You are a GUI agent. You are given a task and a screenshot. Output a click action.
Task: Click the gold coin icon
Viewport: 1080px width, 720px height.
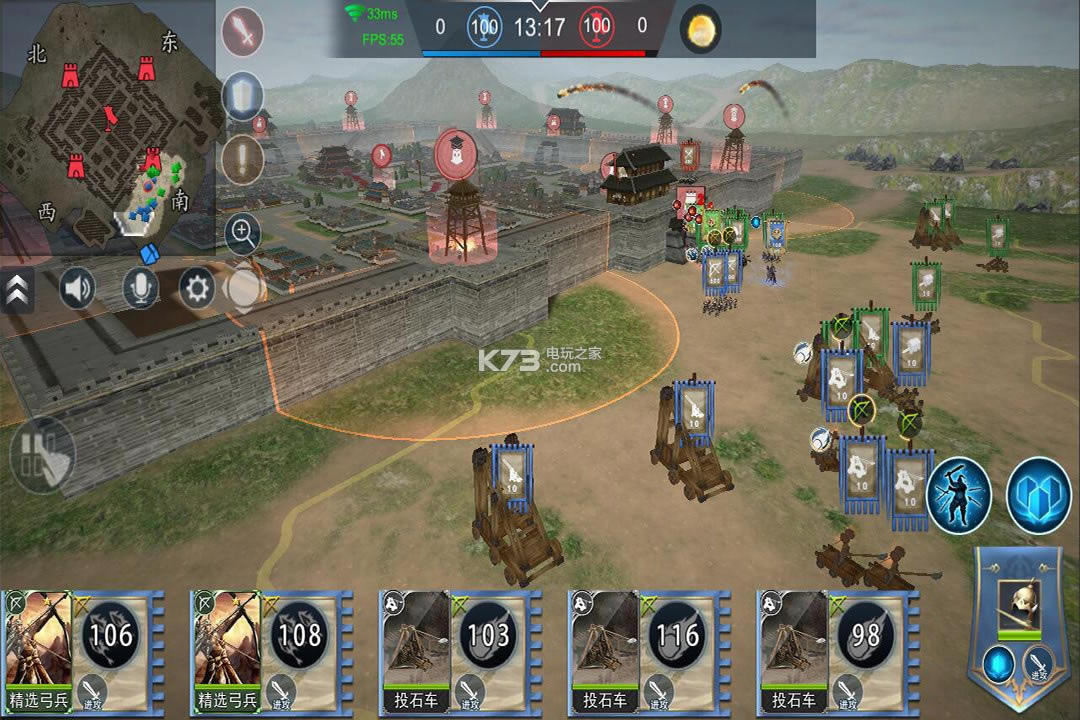click(x=701, y=29)
